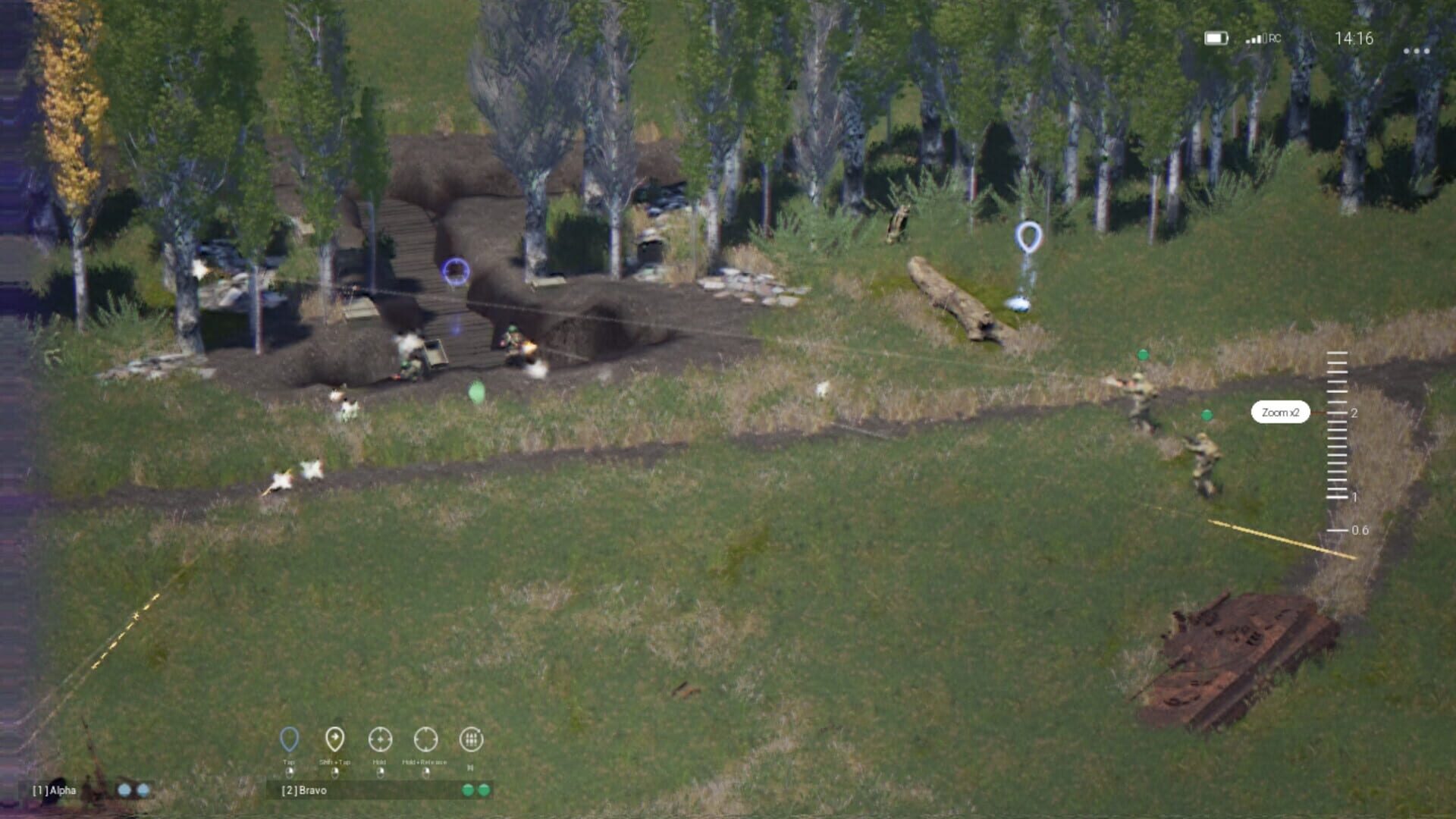This screenshot has width=1456, height=819.
Task: Select the Hold+Release reticle tool
Action: (x=425, y=739)
